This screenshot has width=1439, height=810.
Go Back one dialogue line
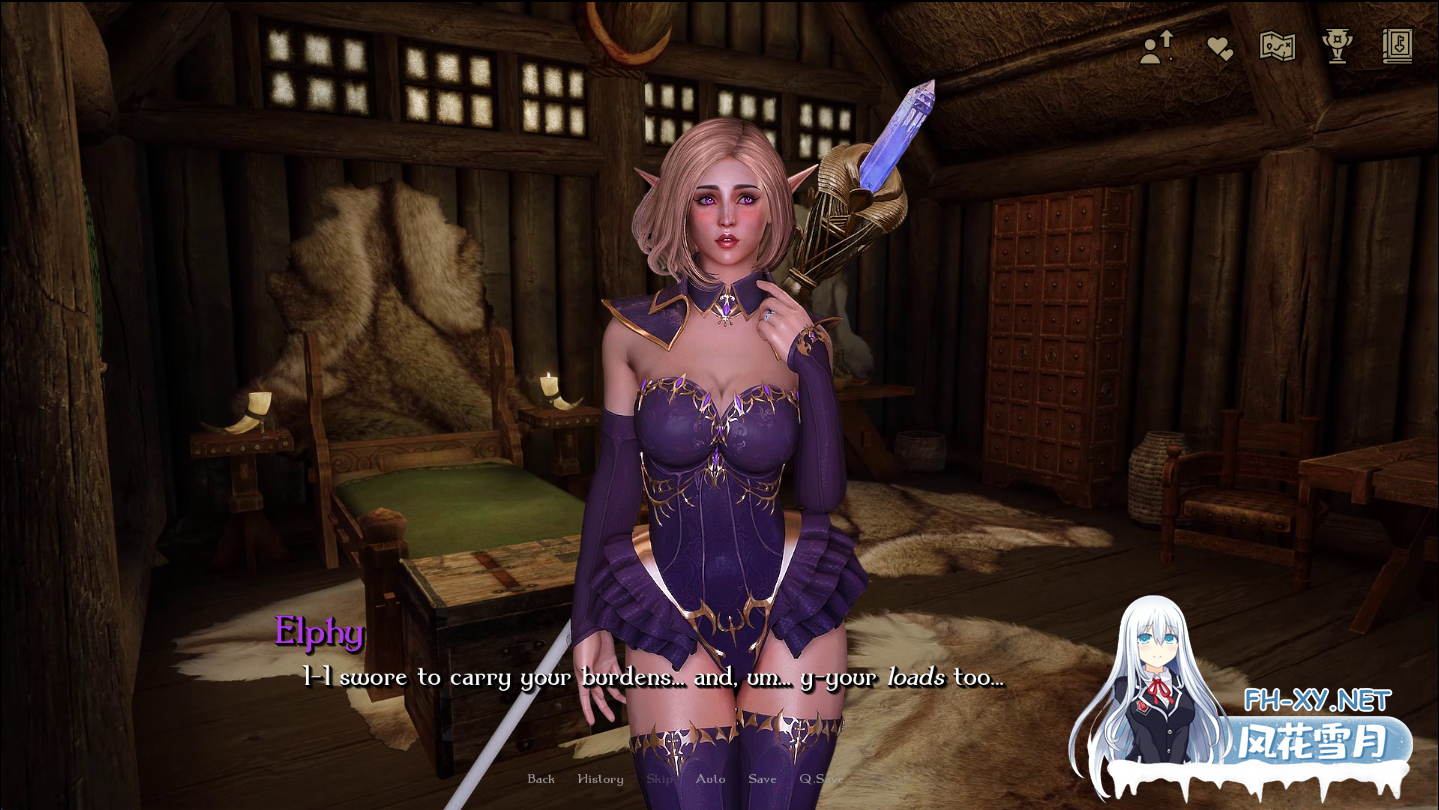[541, 779]
